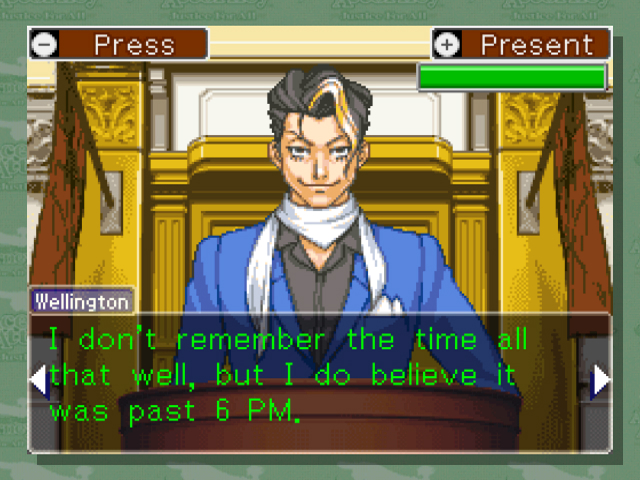Screen dimensions: 640x480
Task: Choose the Present button
Action: (x=521, y=45)
